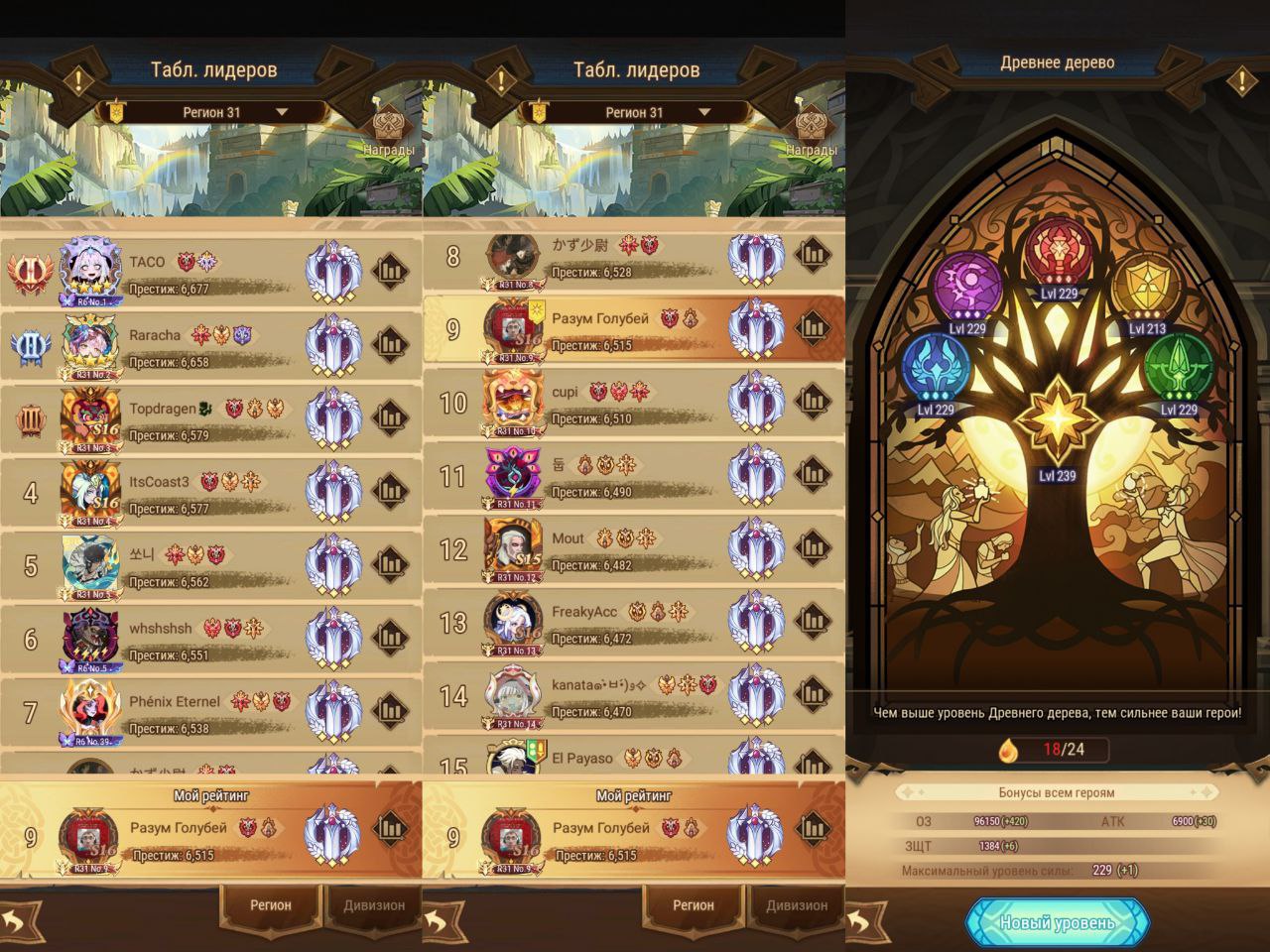Click El Payaso's avatar portrait
This screenshot has height=952, width=1270.
(514, 762)
